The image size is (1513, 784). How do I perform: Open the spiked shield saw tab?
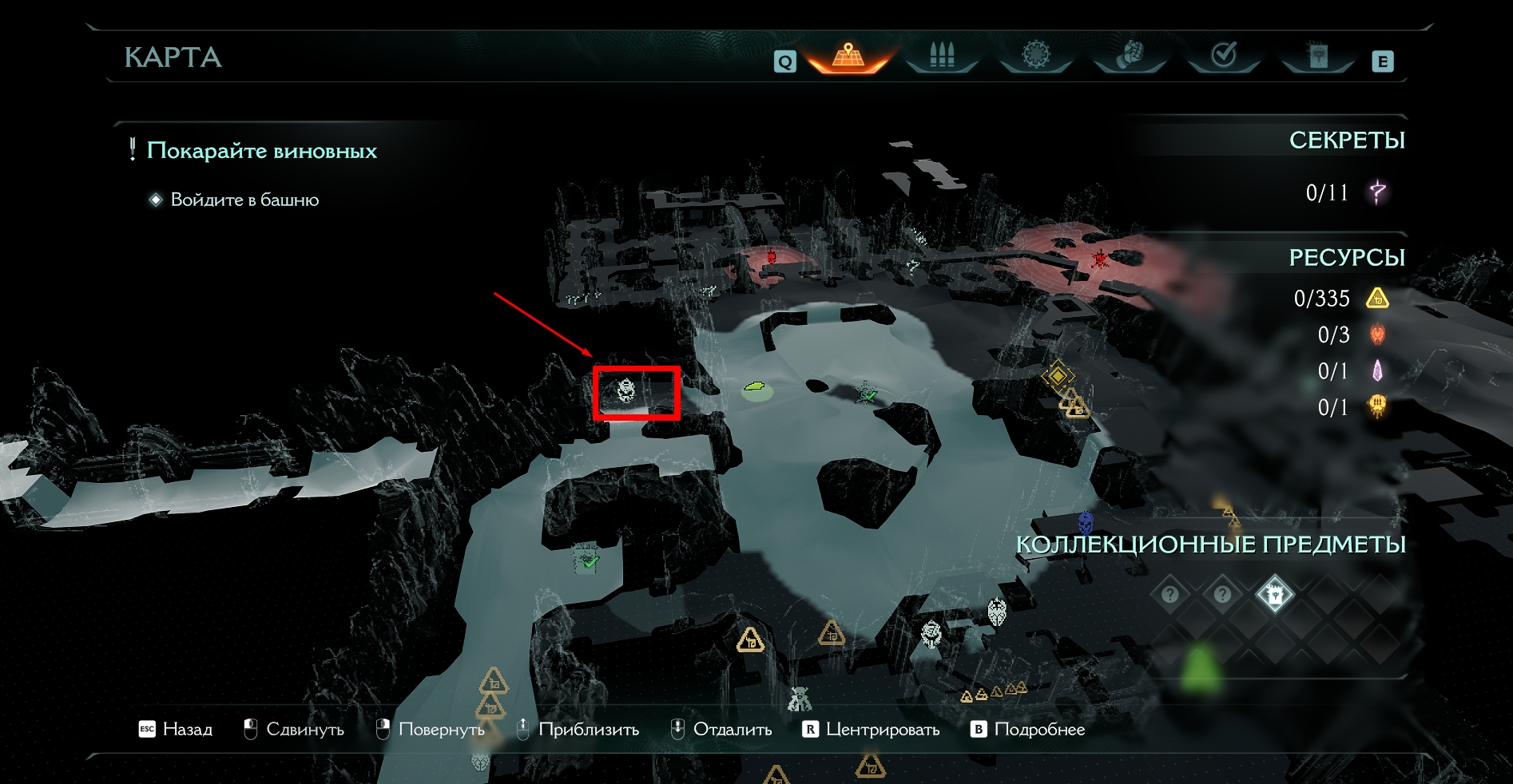1035,56
